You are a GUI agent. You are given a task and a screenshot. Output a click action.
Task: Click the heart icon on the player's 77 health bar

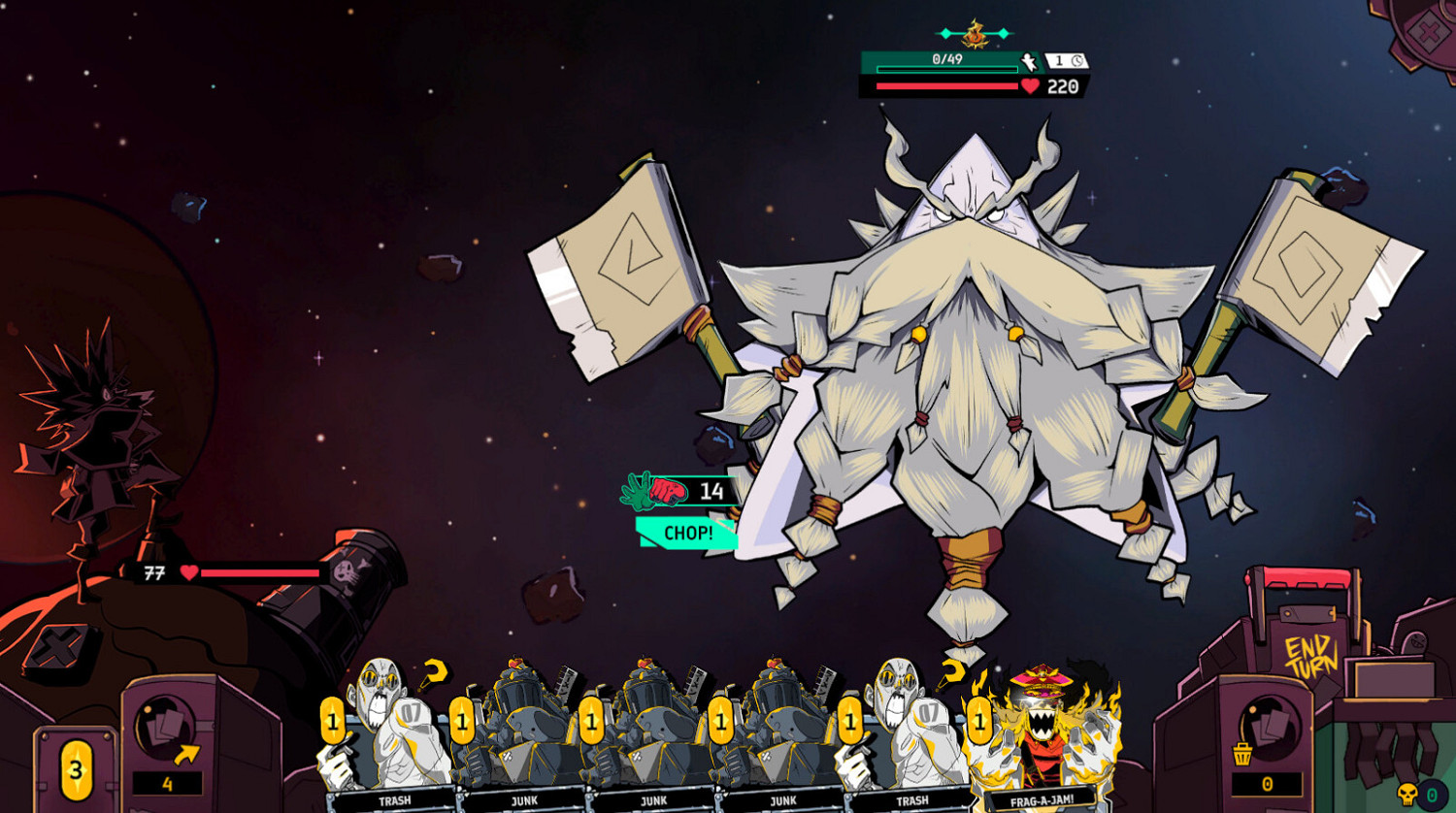(189, 572)
